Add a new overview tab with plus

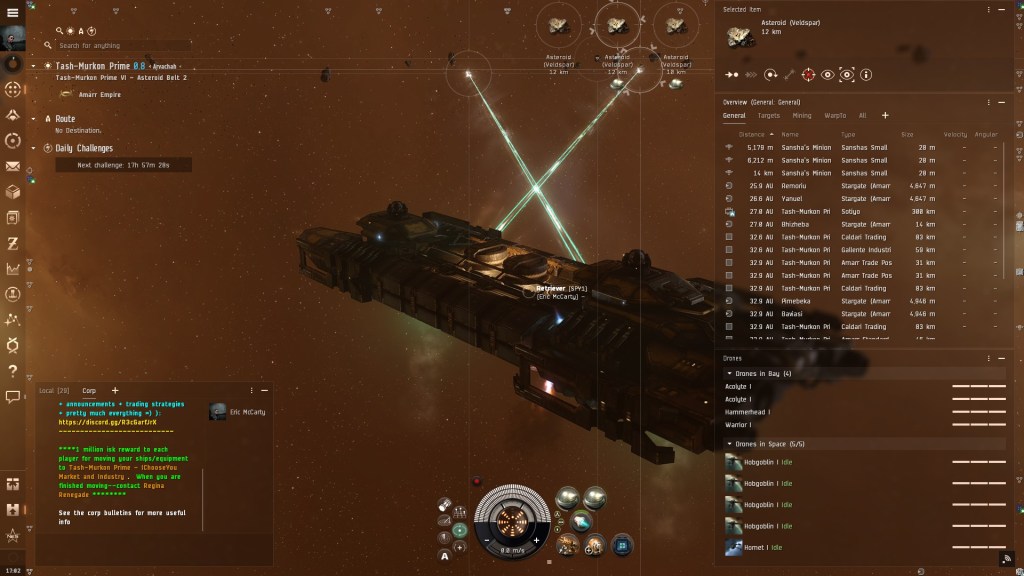[884, 116]
